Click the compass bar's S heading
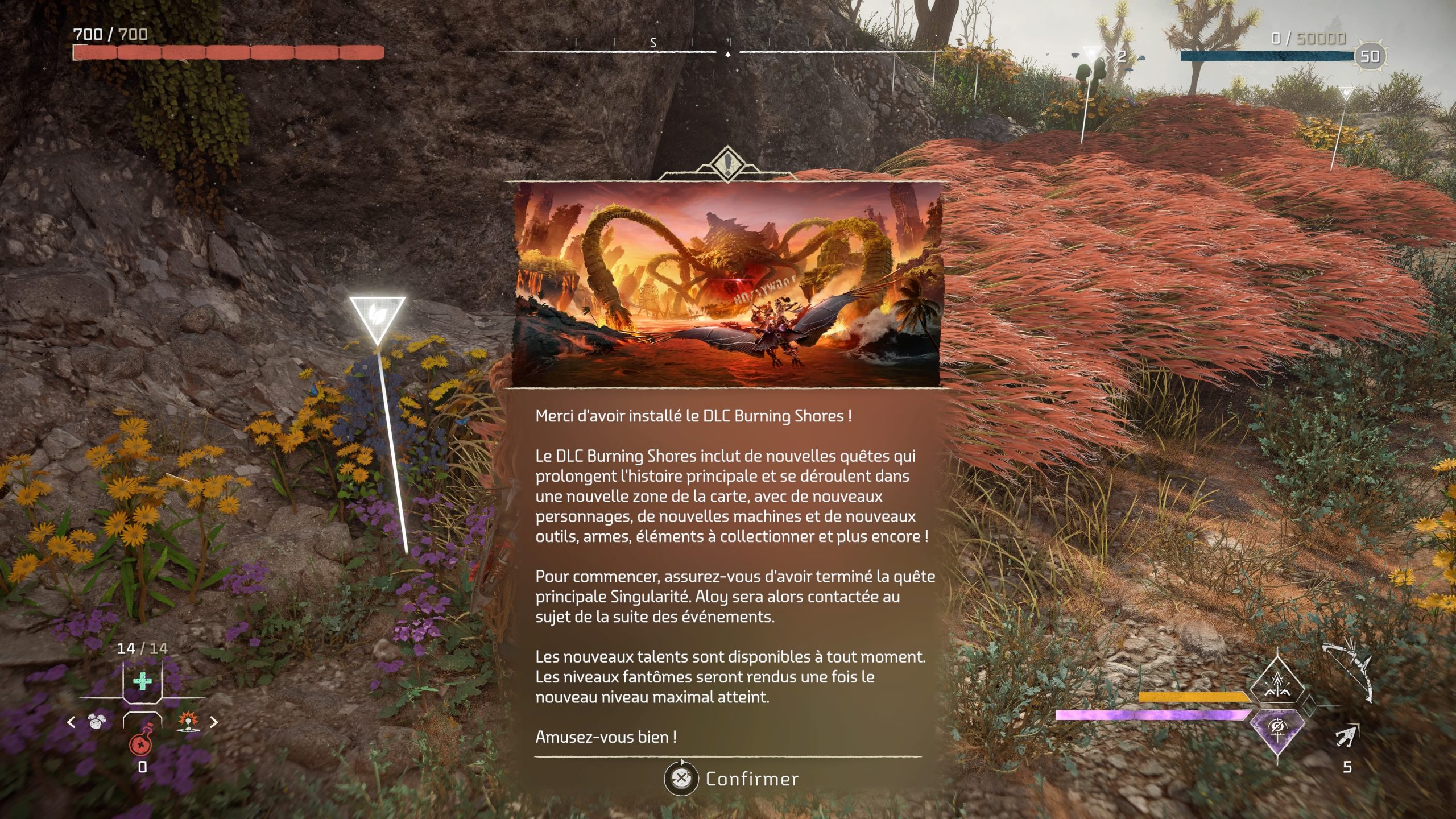The height and width of the screenshot is (819, 1456). point(653,43)
